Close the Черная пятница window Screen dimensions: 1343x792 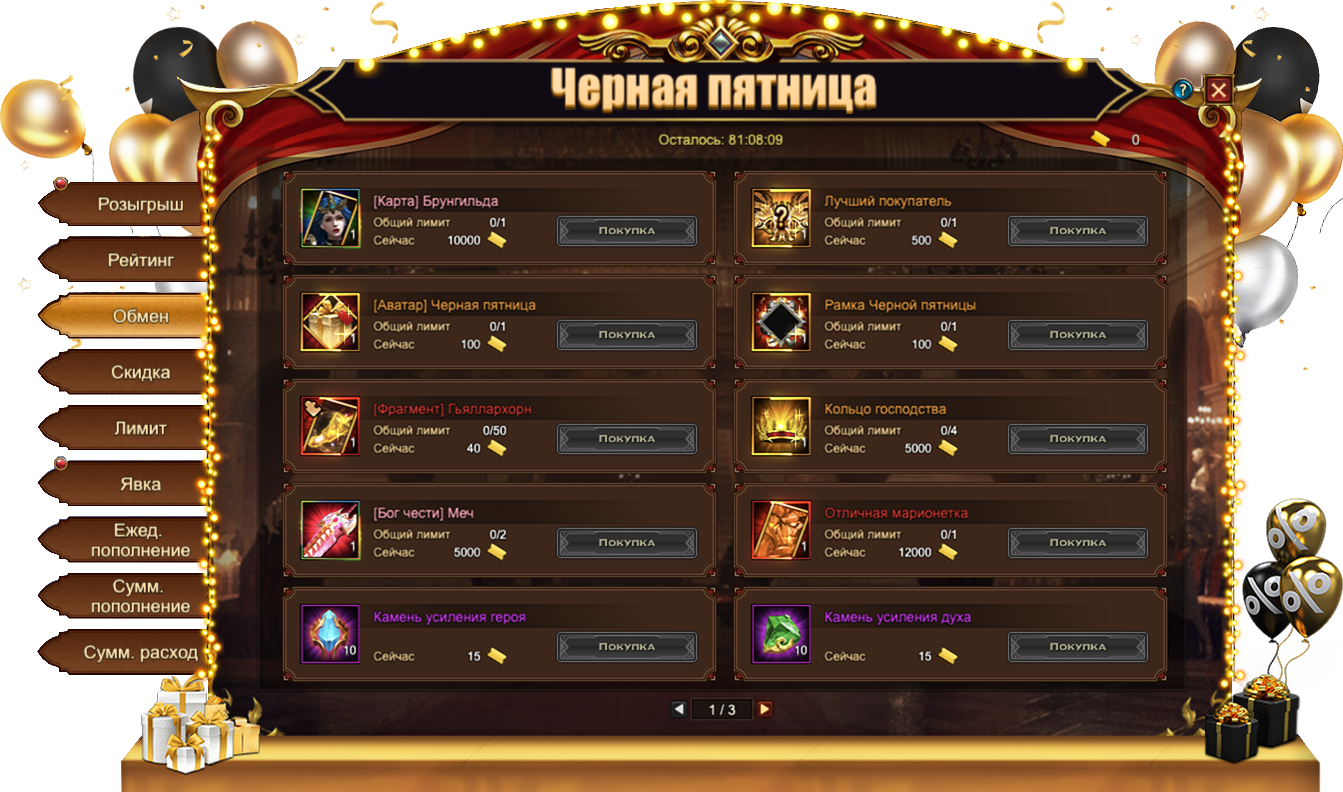(1218, 90)
